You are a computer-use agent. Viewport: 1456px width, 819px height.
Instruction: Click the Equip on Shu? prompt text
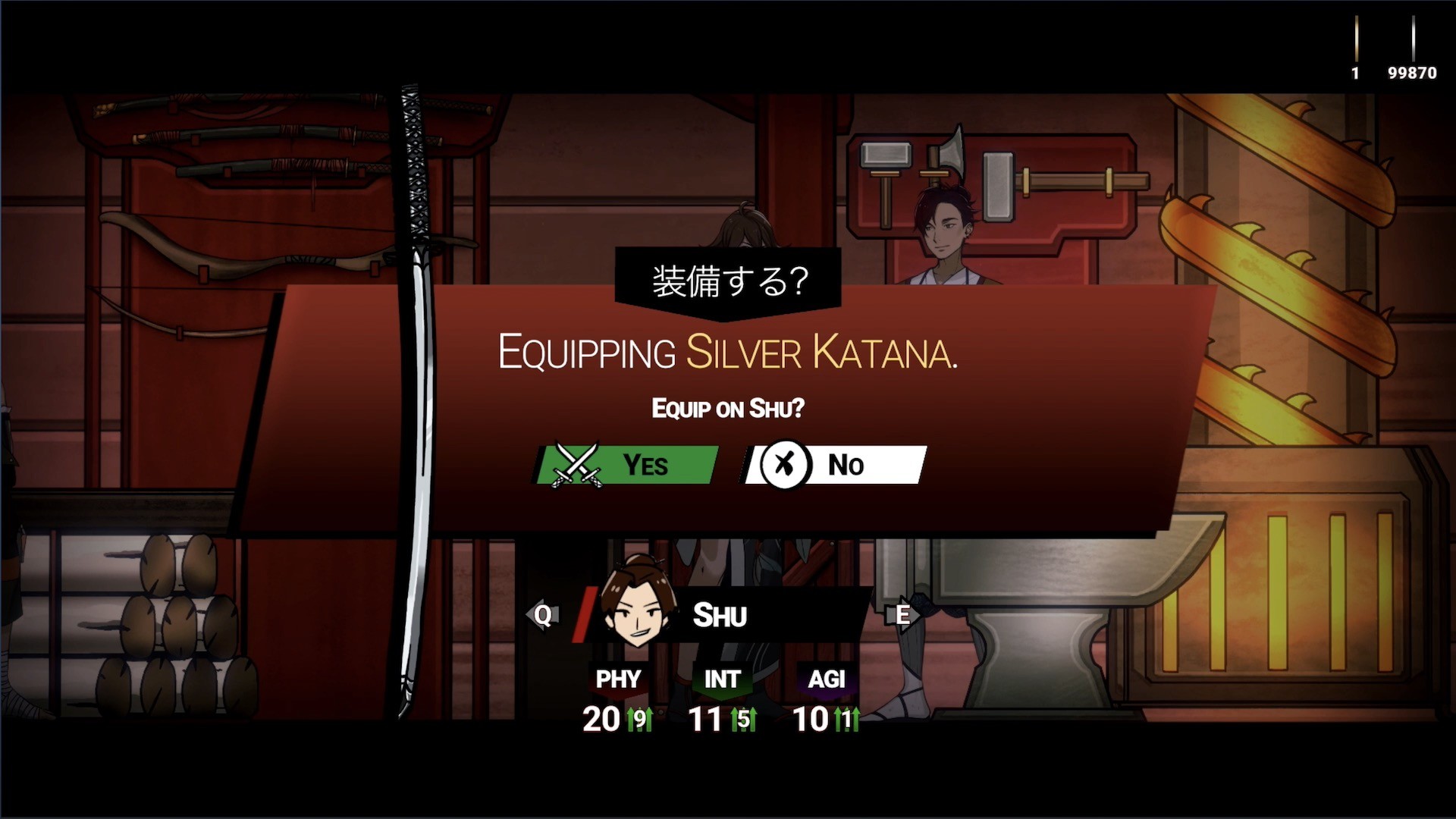tap(727, 407)
